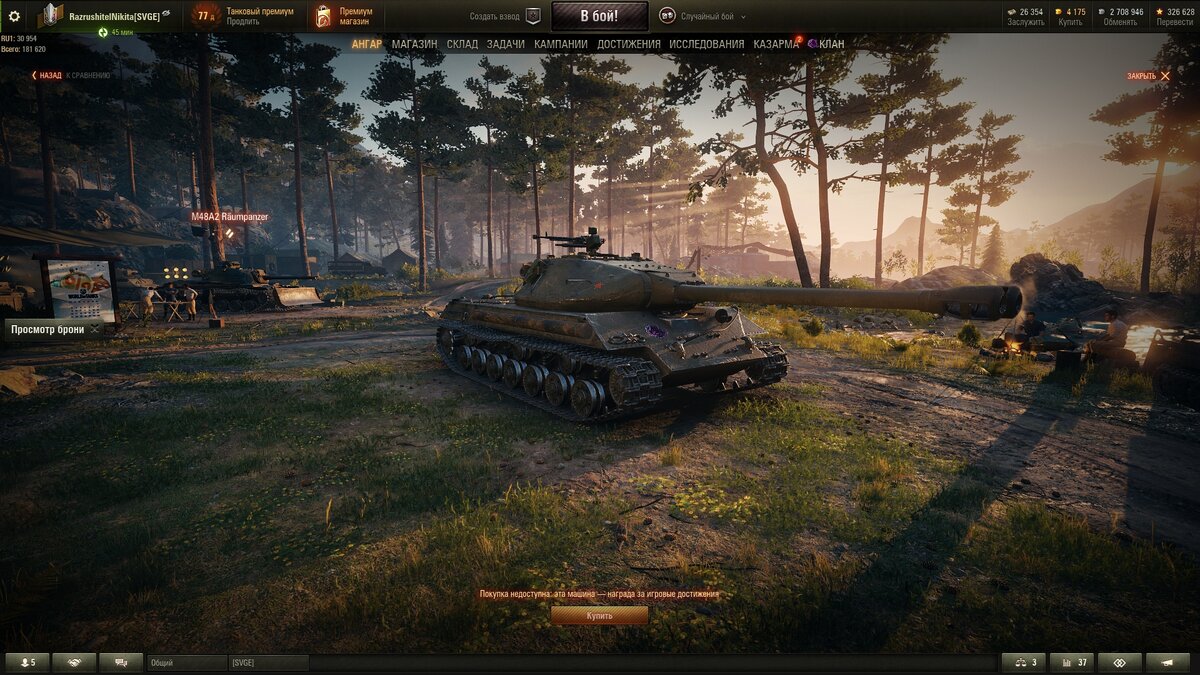Open the 'Премиум магазин' shop
Viewport: 1200px width, 675px height.
click(x=345, y=16)
